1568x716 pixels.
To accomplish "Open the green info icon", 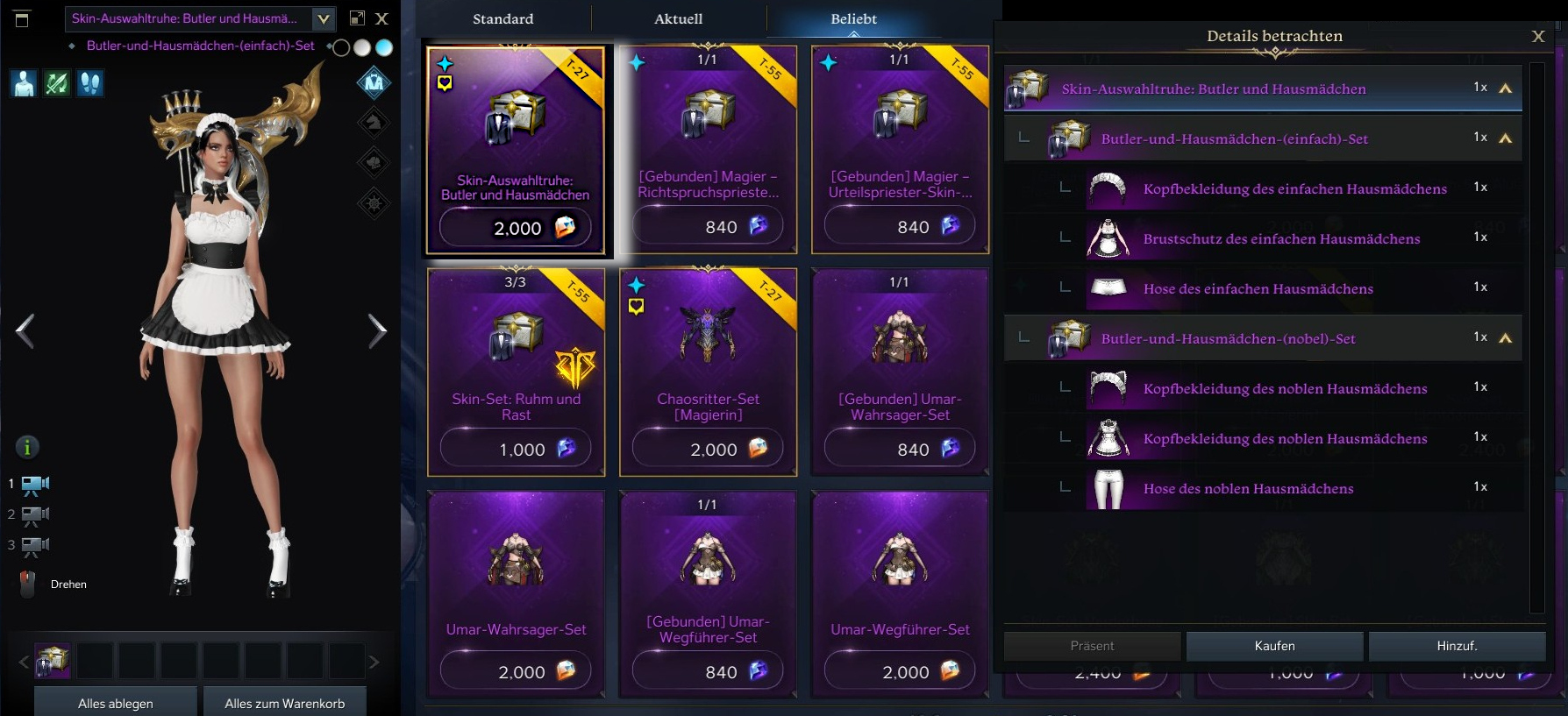I will coord(26,447).
